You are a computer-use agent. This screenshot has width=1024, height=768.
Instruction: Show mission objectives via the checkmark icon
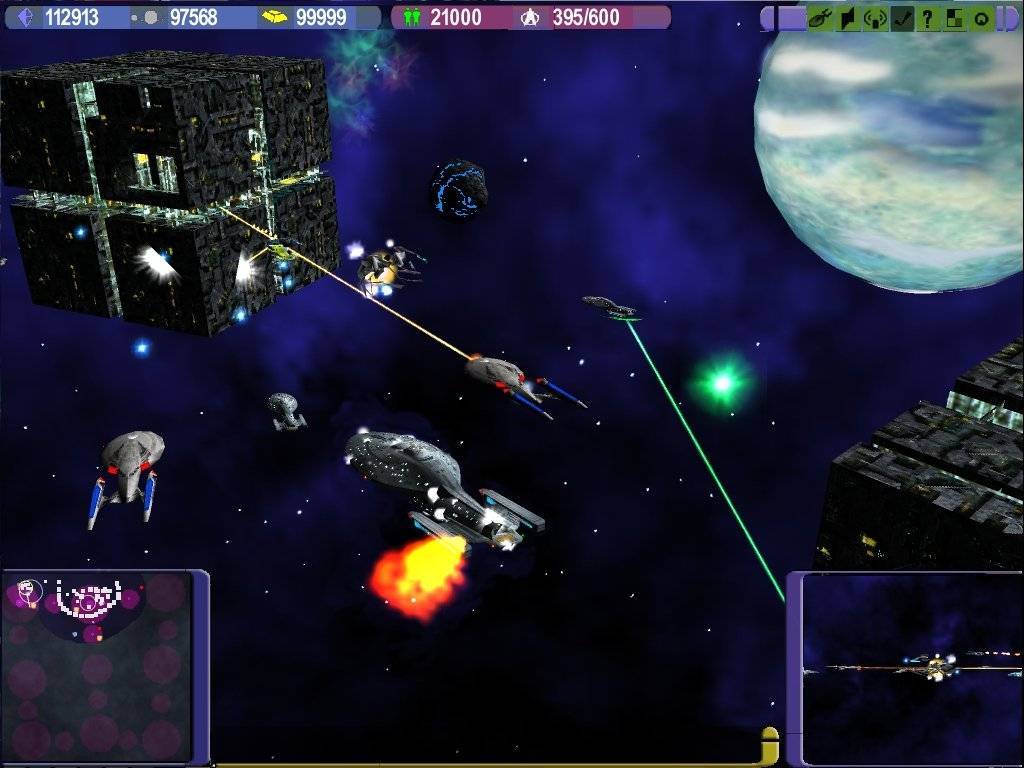[x=902, y=18]
